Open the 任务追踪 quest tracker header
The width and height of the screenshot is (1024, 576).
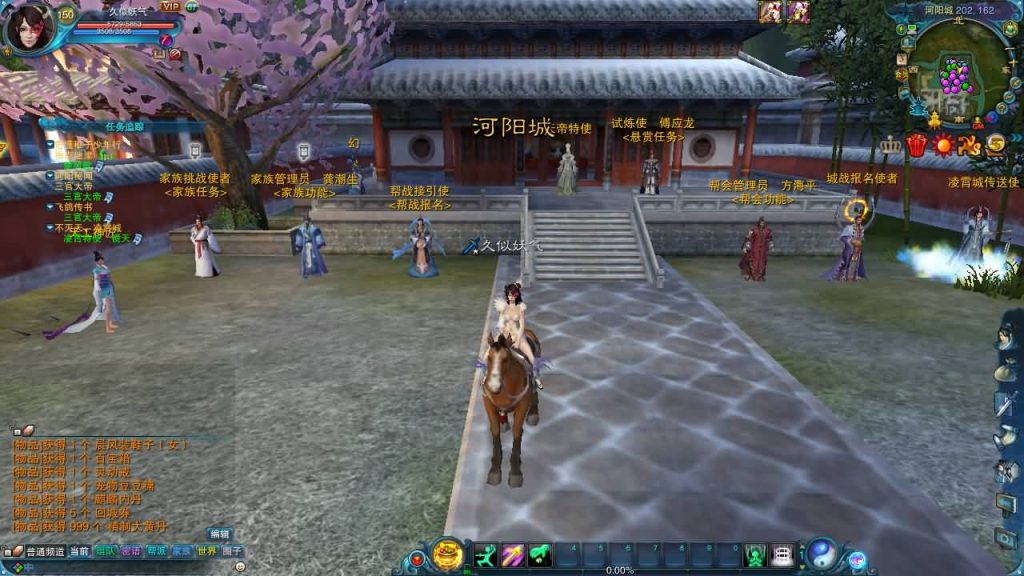click(x=125, y=127)
